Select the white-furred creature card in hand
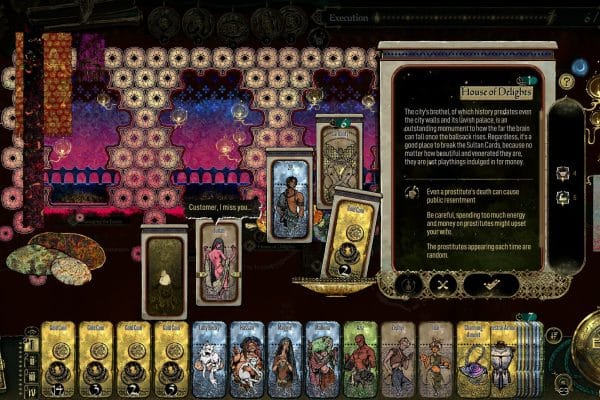Viewport: 600px width, 400px height. coord(212,358)
